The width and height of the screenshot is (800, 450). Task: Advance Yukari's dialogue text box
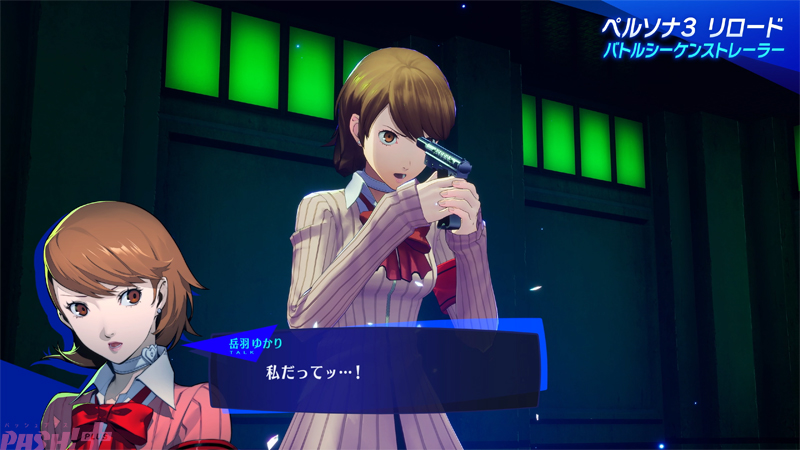(375, 371)
